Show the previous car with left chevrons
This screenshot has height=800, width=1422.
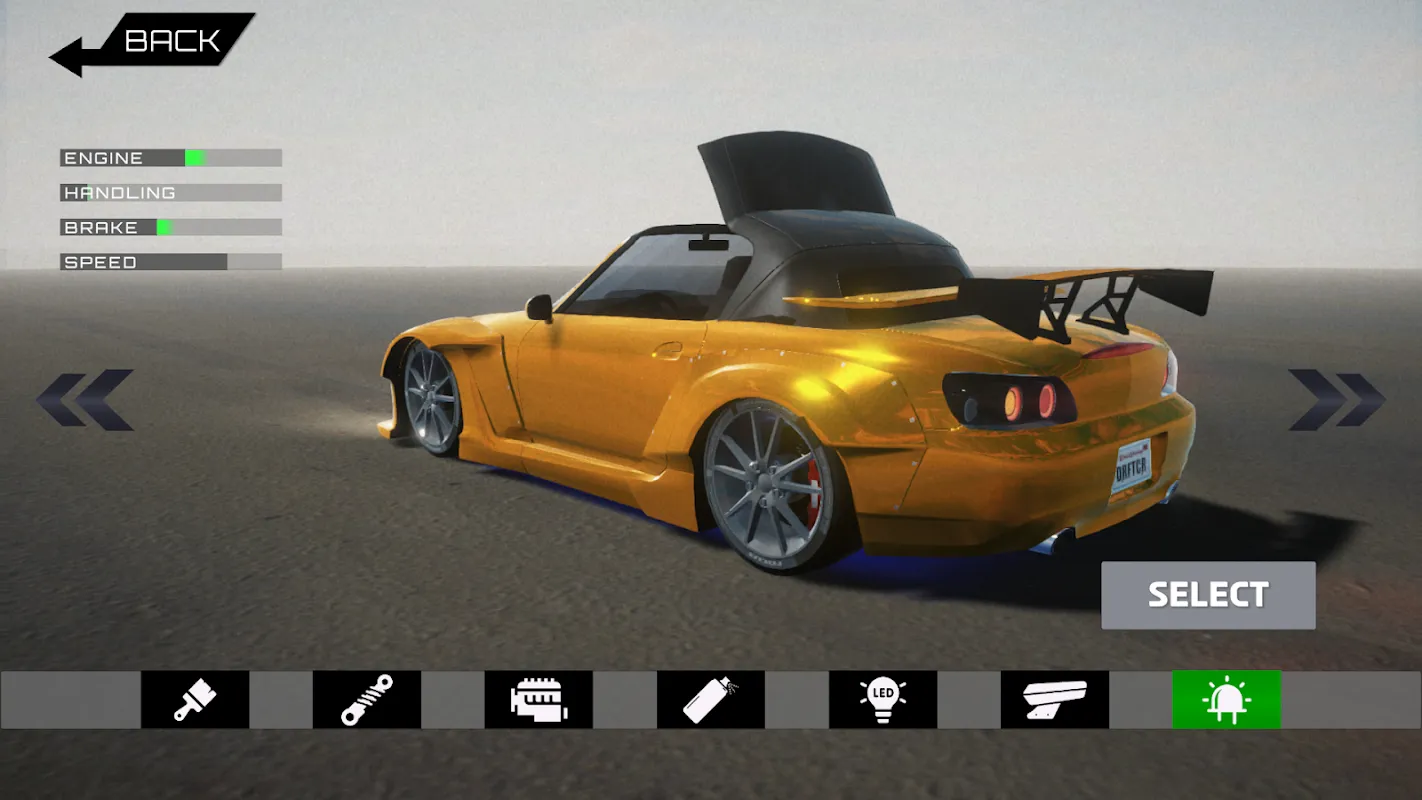pyautogui.click(x=85, y=400)
